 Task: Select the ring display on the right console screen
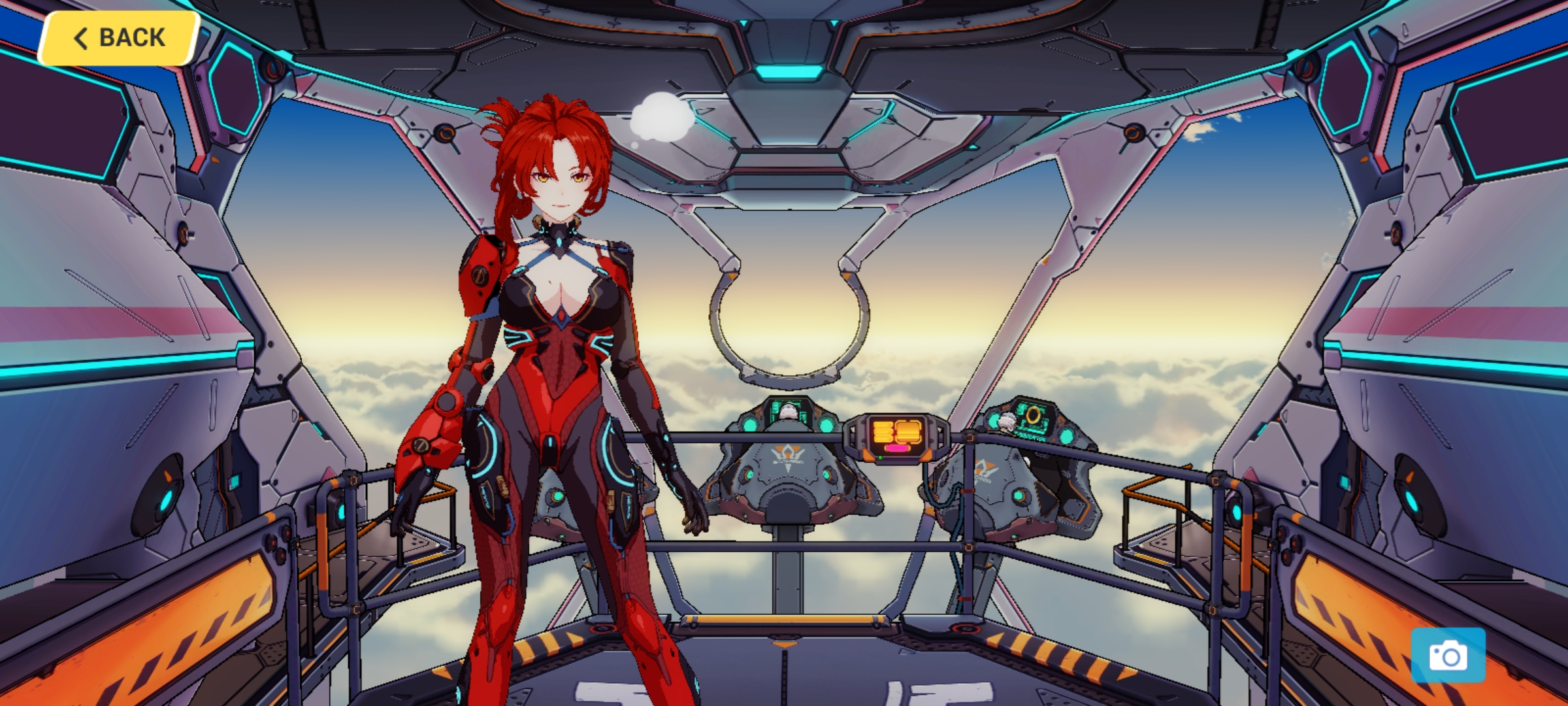coord(1035,415)
